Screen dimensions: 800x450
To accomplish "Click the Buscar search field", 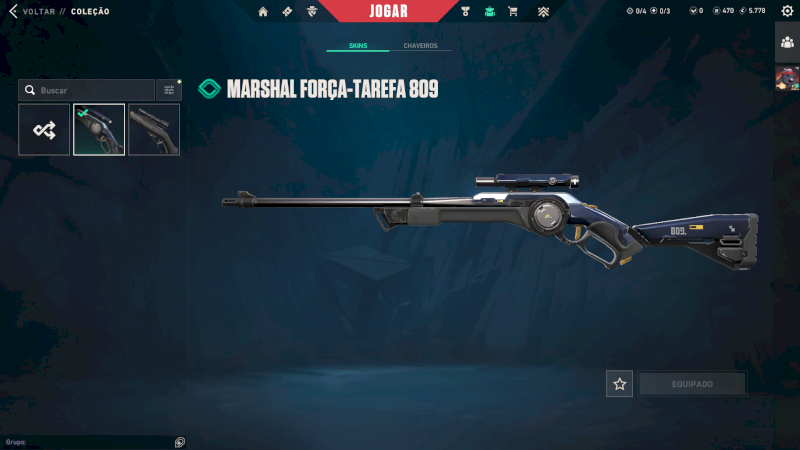I will (90, 90).
